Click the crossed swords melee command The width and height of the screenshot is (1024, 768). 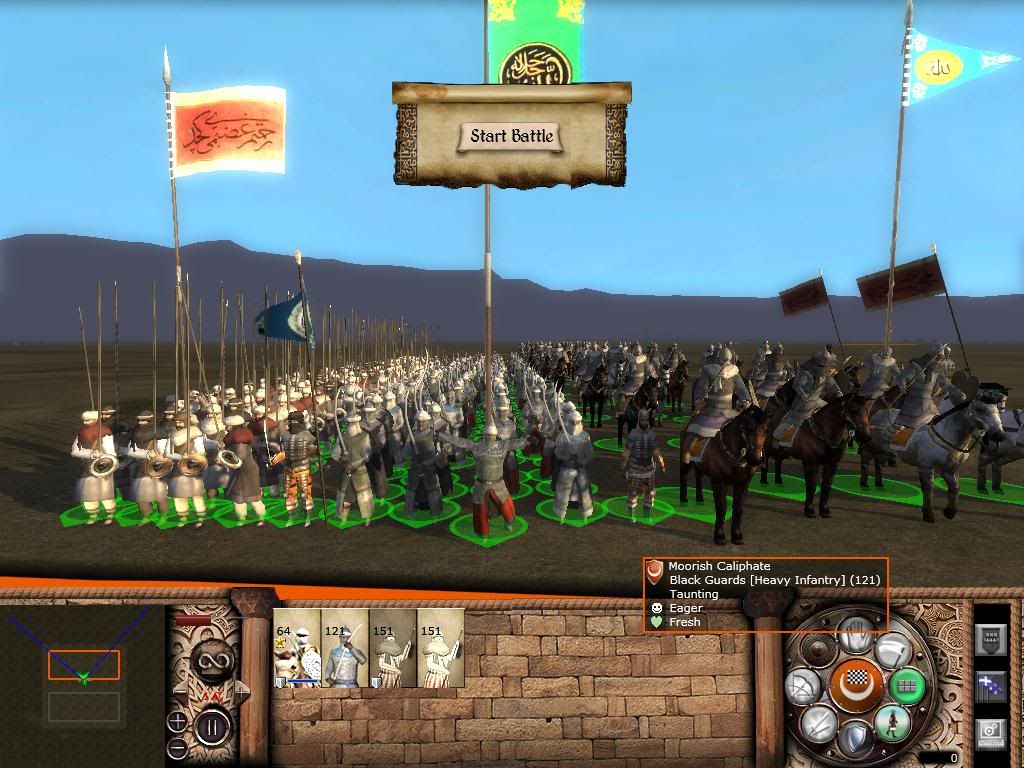tap(818, 724)
